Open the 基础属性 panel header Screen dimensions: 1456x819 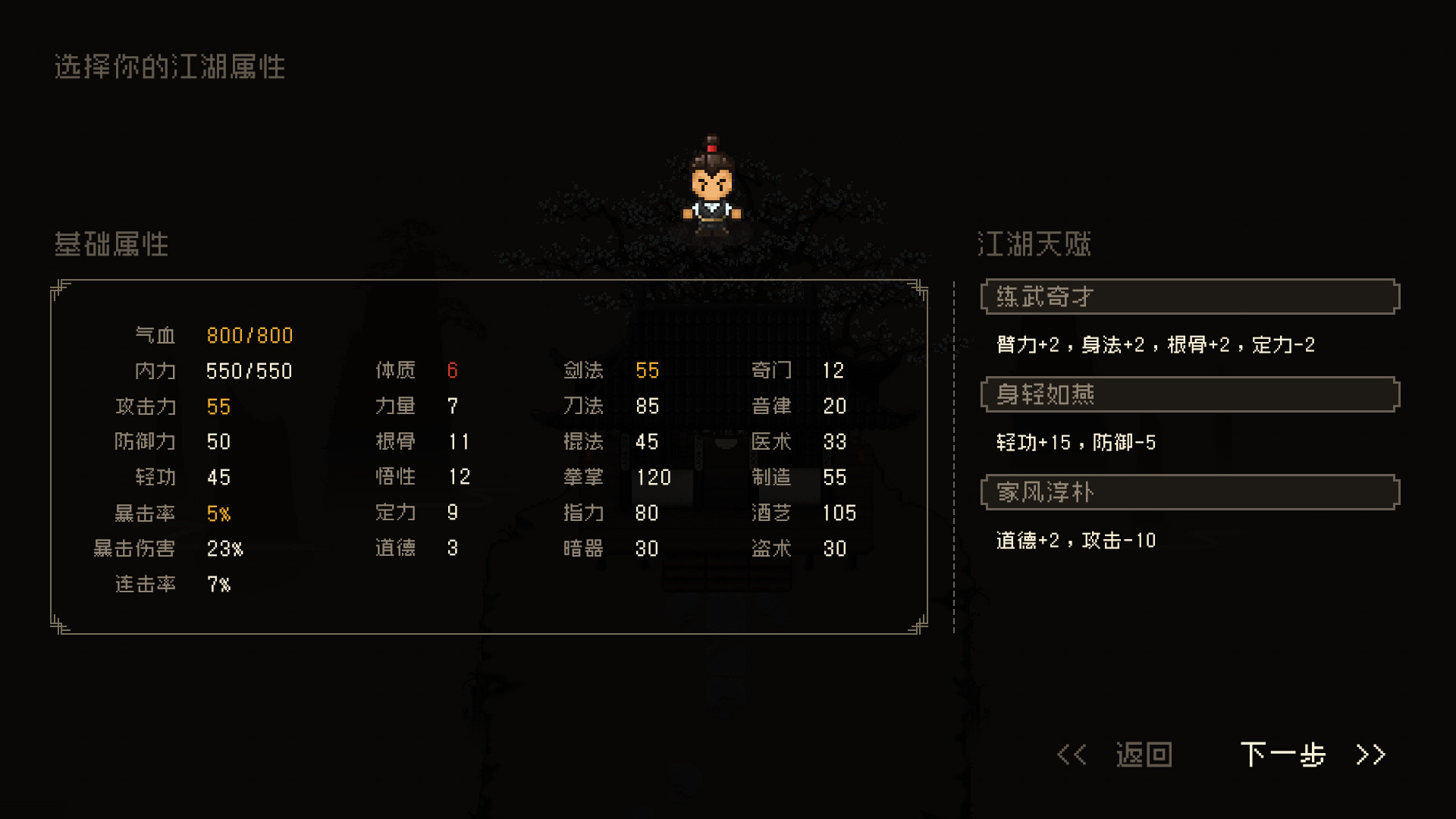click(111, 245)
